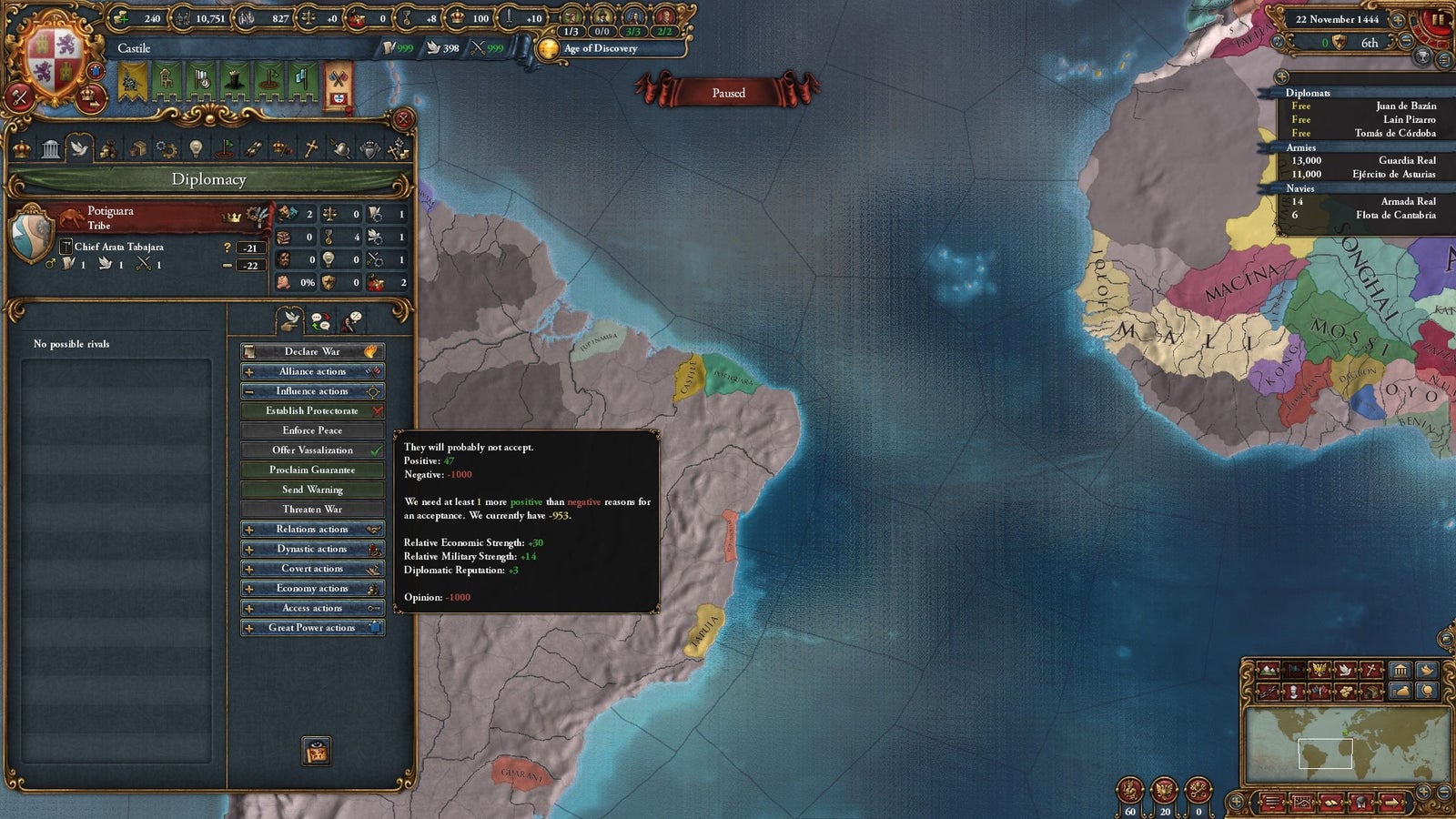Open the ledger book icon near the minimap
This screenshot has width=1456, height=819.
point(1331,804)
